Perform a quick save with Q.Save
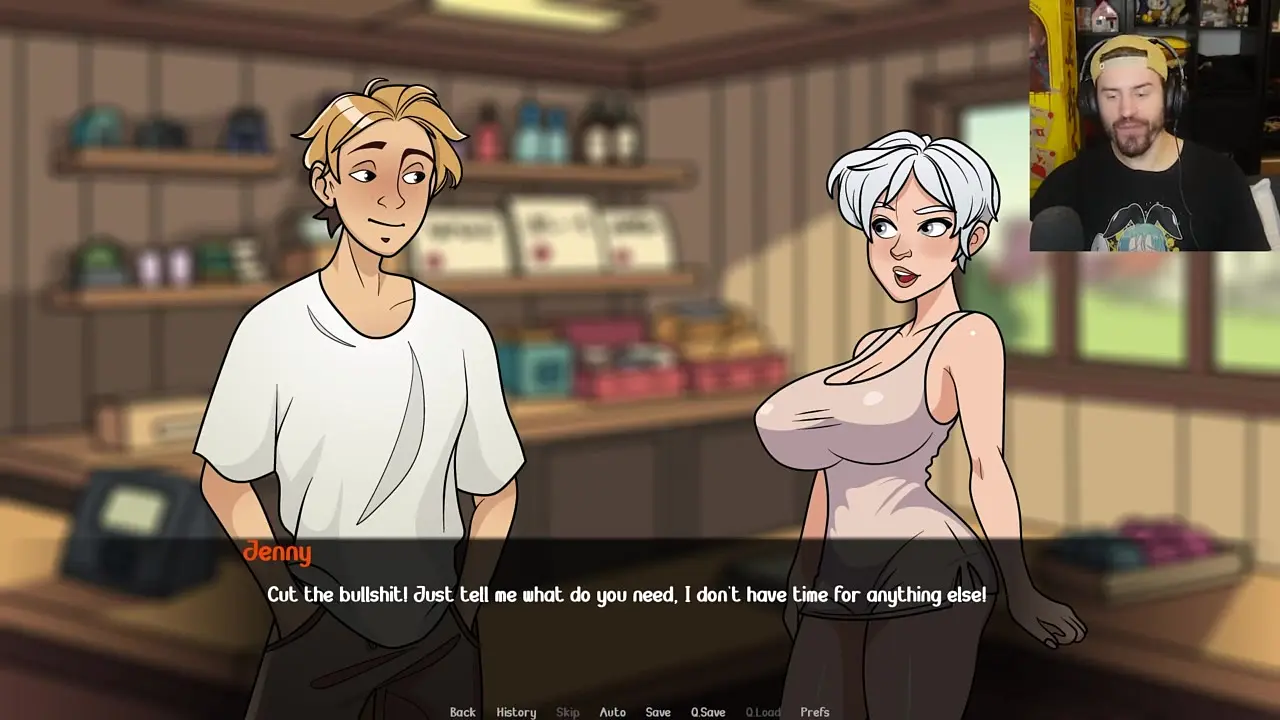The height and width of the screenshot is (720, 1280). [708, 712]
